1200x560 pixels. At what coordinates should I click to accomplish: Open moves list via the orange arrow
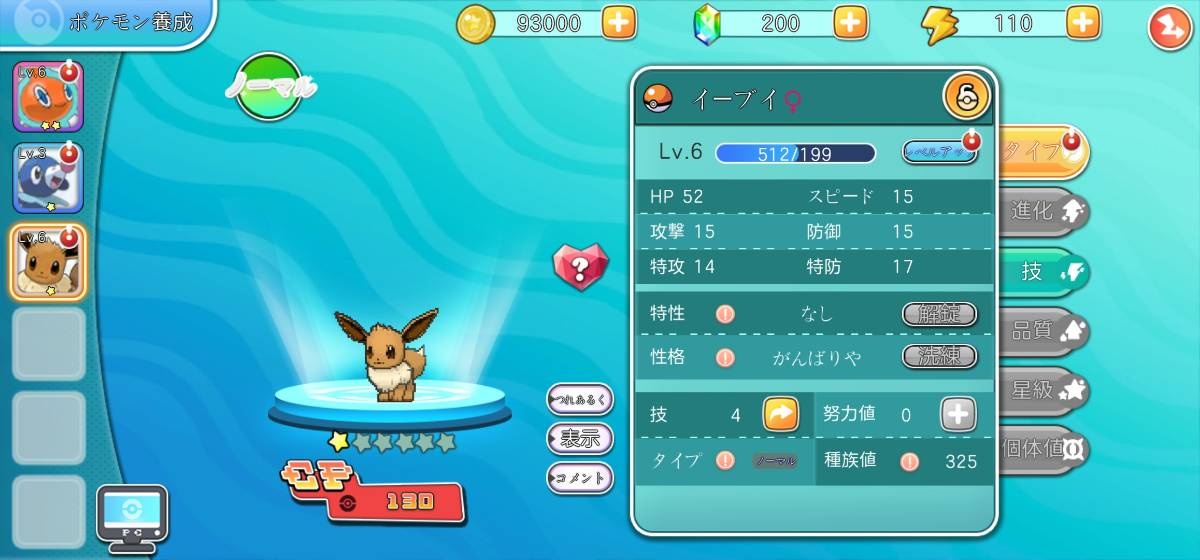click(x=781, y=414)
